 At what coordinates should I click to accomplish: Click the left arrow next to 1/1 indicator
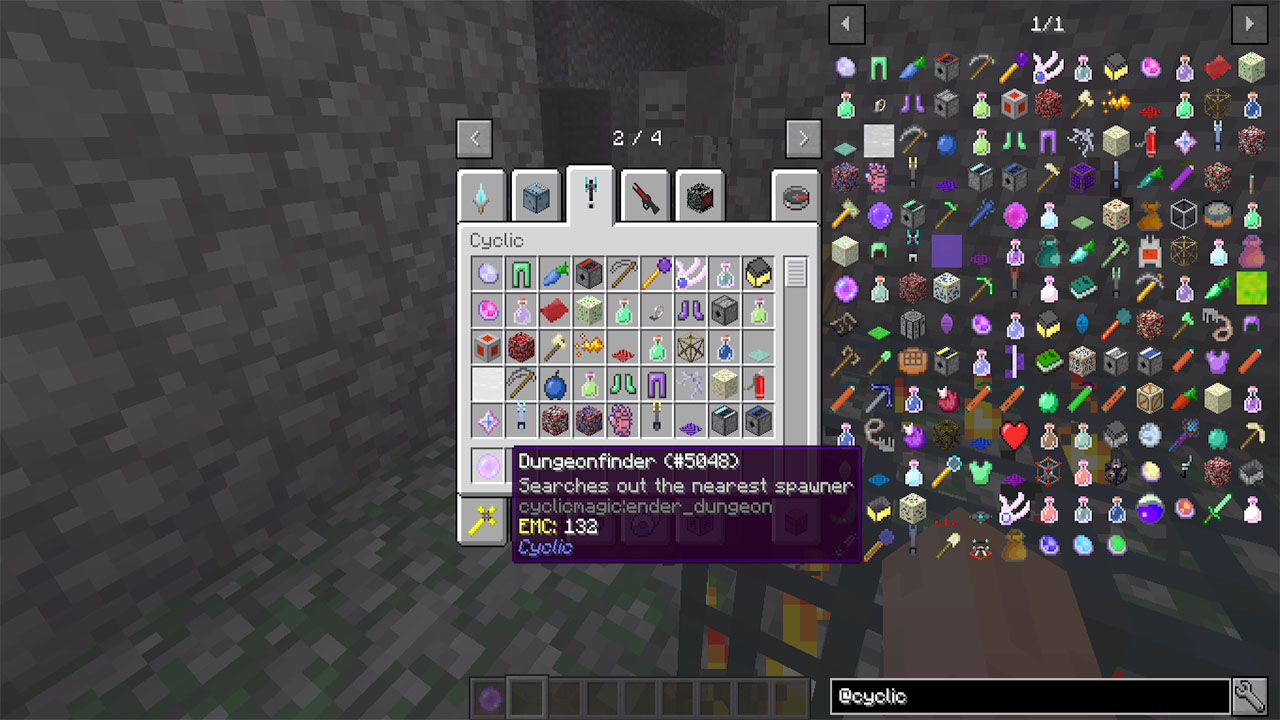point(847,24)
